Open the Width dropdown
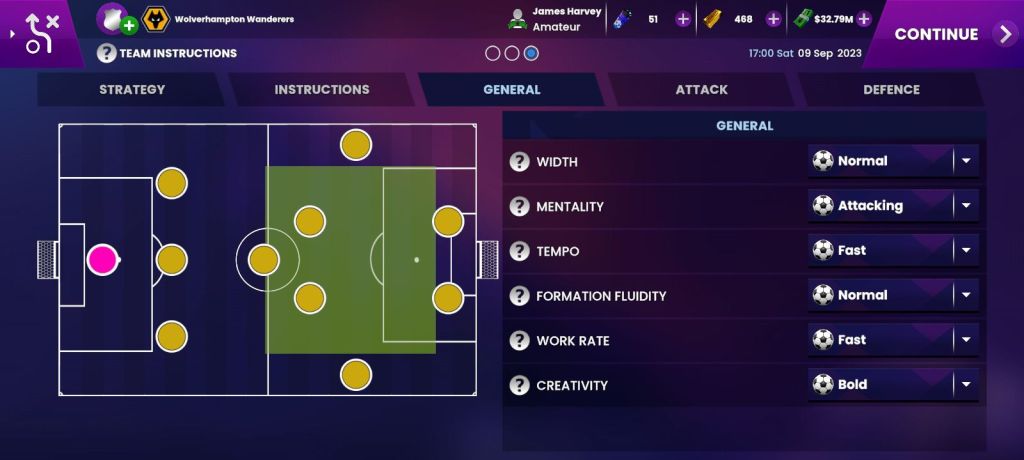This screenshot has height=460, width=1024. click(893, 161)
